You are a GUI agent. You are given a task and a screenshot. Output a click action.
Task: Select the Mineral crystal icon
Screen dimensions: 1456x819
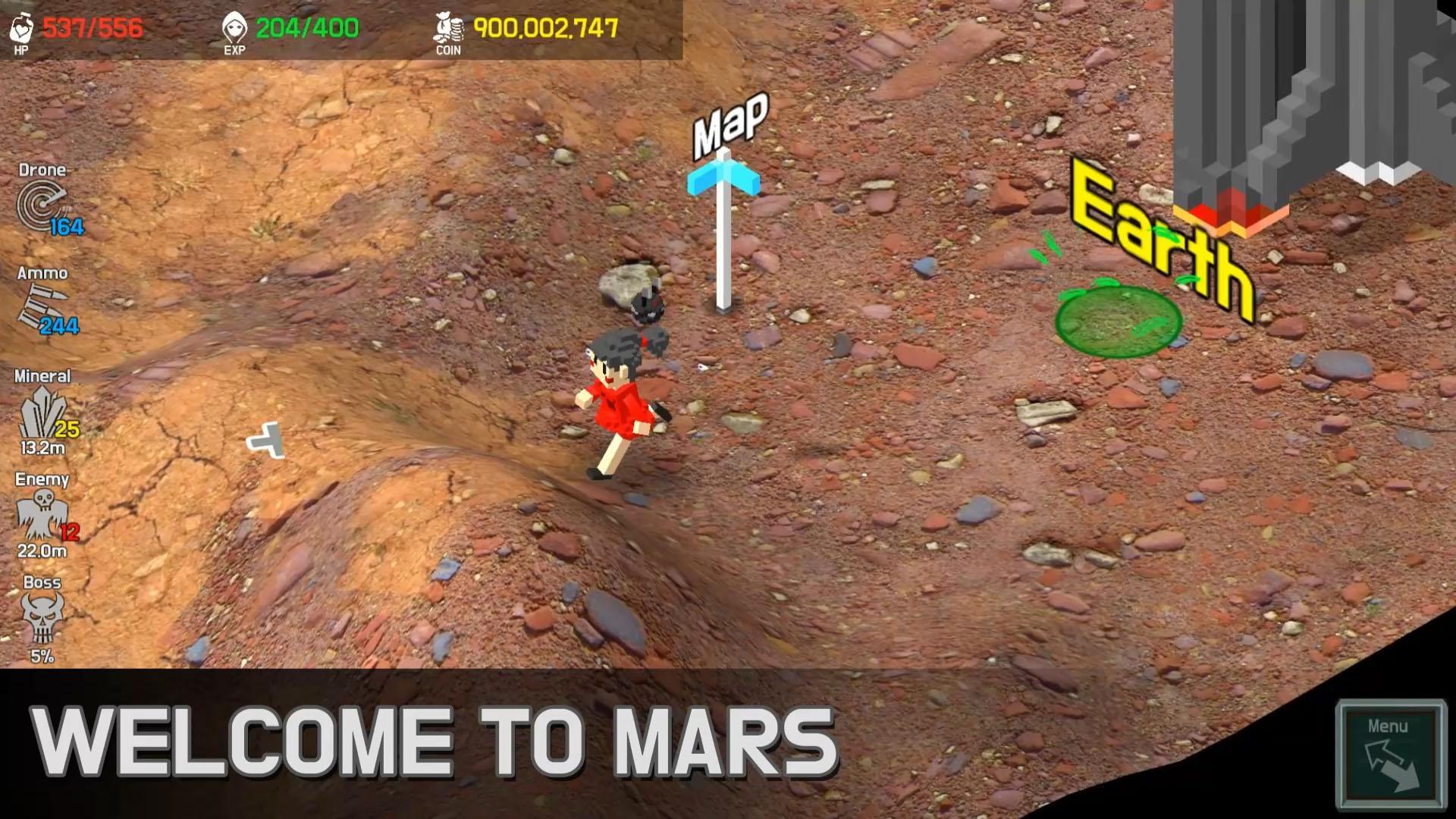(x=42, y=409)
